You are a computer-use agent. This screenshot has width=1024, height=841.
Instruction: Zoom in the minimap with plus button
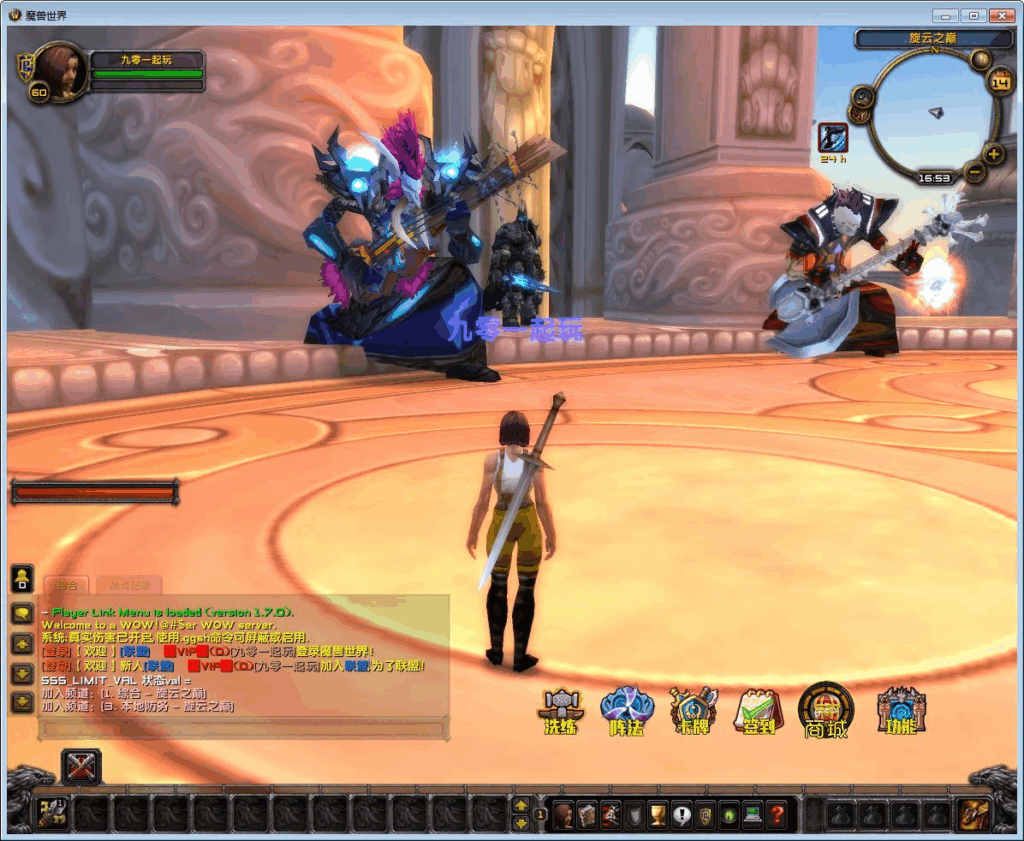993,154
